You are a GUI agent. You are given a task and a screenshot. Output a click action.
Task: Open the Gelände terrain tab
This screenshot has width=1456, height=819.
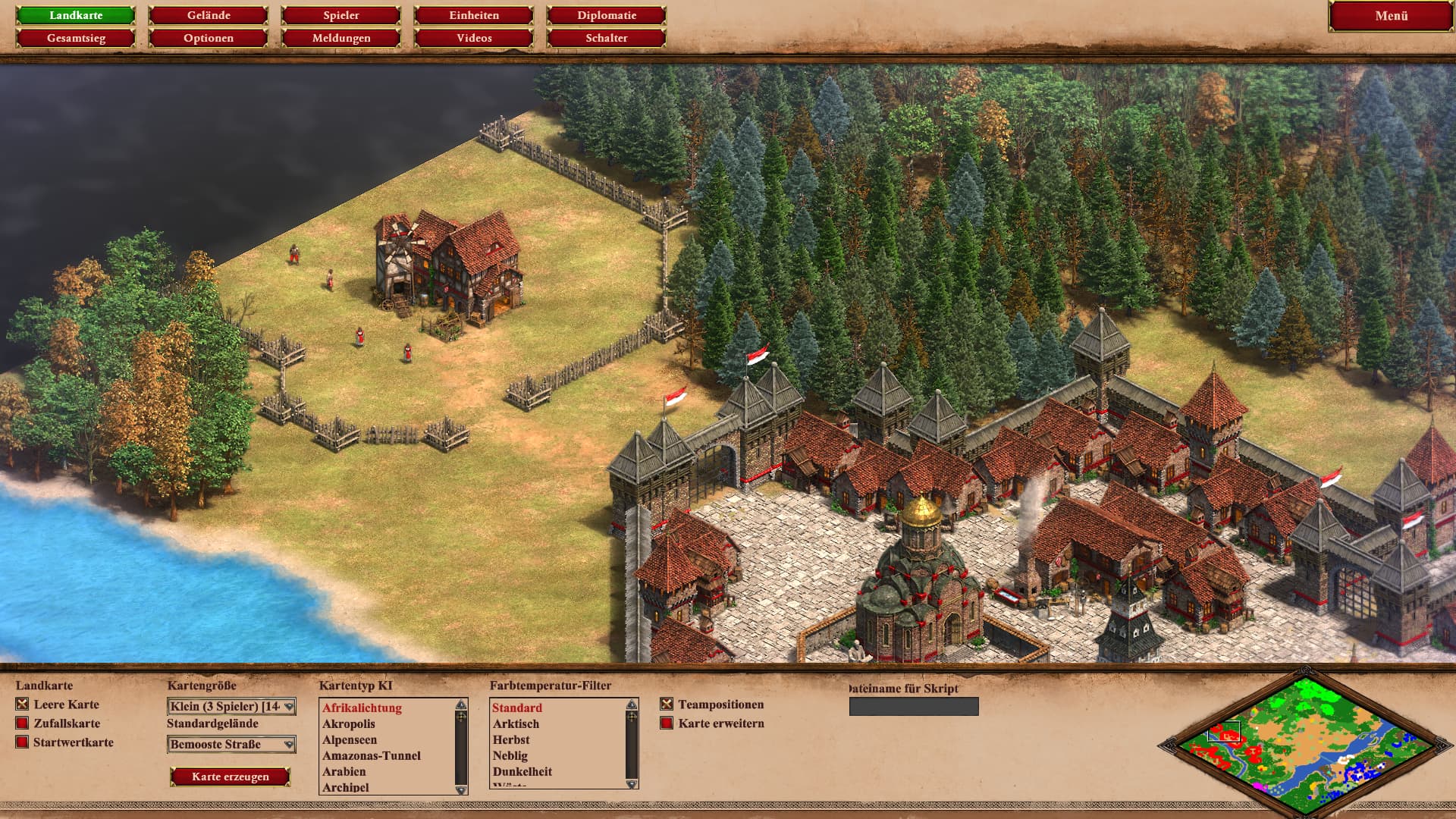tap(209, 15)
